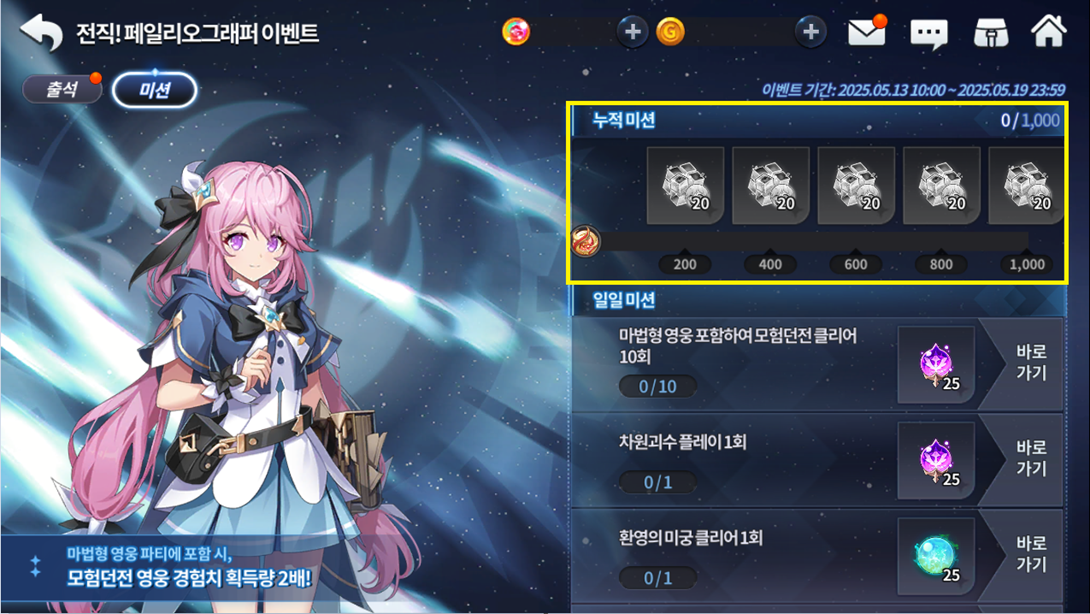Screen dimensions: 1090x614
Task: Click 바로가기 for 모험던전 클리어 10회 mission
Action: pos(1030,363)
